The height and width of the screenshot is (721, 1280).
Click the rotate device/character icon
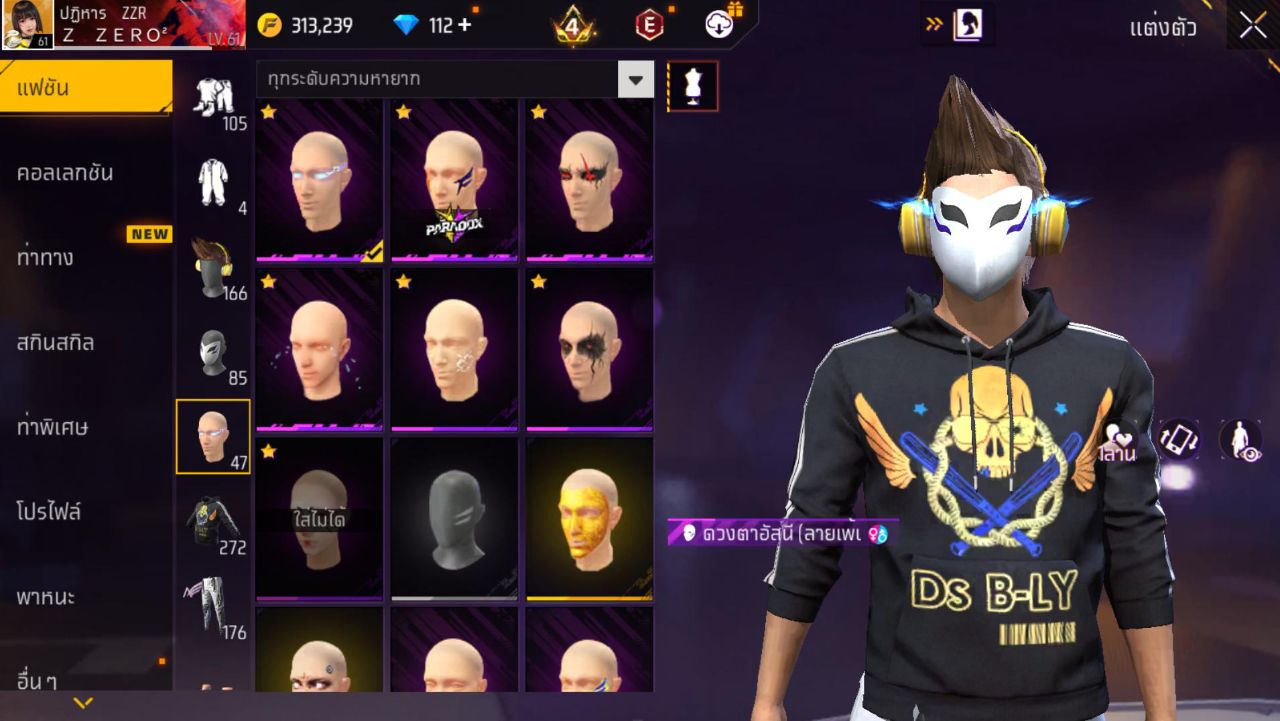1180,438
